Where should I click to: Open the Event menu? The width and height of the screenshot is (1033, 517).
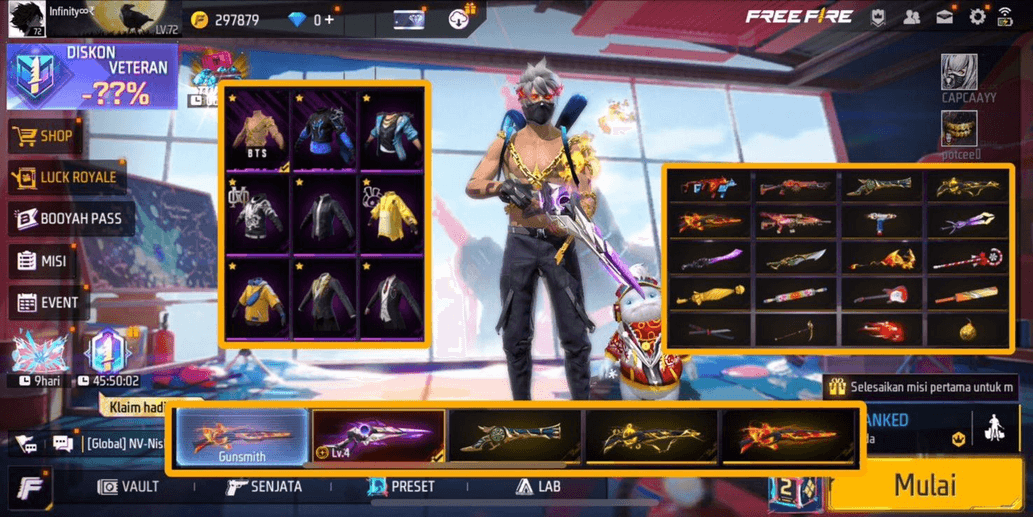tap(48, 302)
